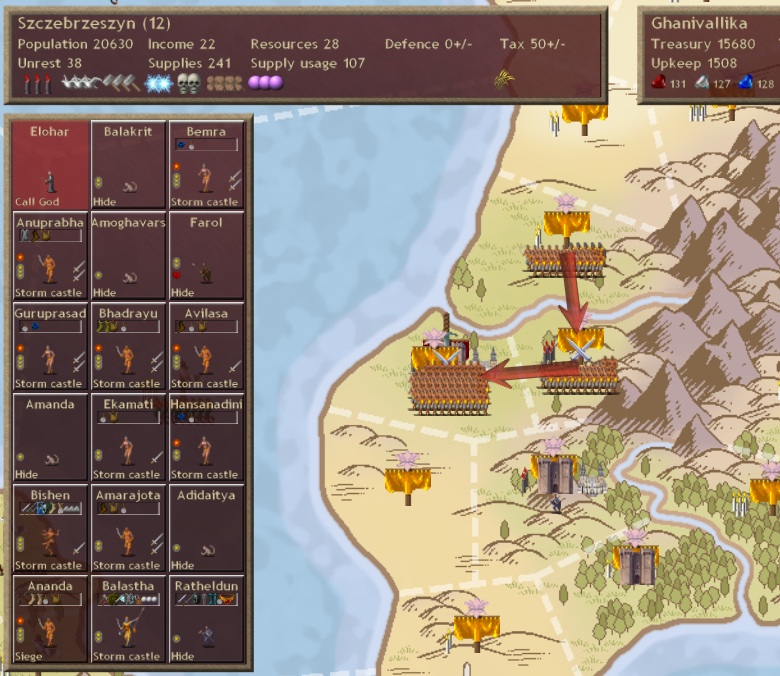Pick commander Amarajota's card
The height and width of the screenshot is (676, 780).
[128, 529]
